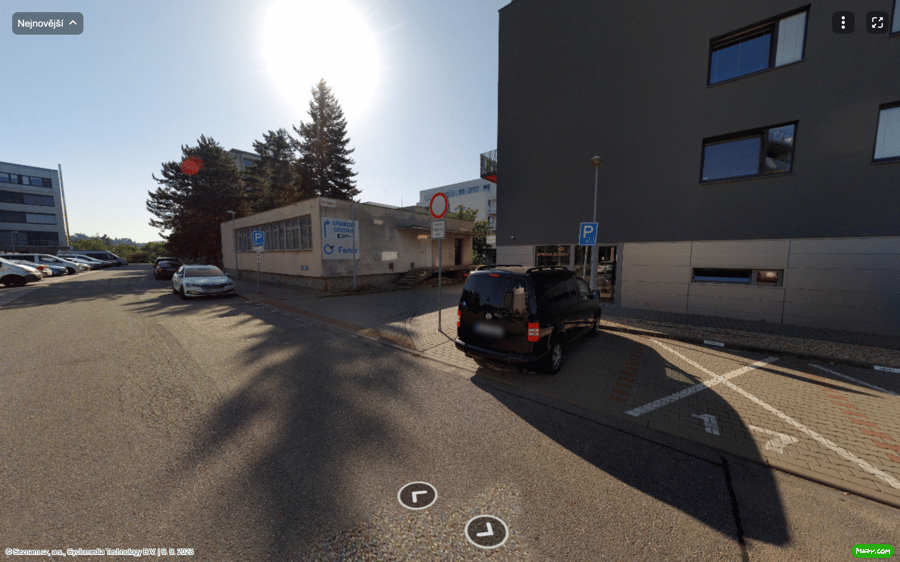900x562 pixels.
Task: Open the Mapy.com logo link
Action: pos(872,550)
